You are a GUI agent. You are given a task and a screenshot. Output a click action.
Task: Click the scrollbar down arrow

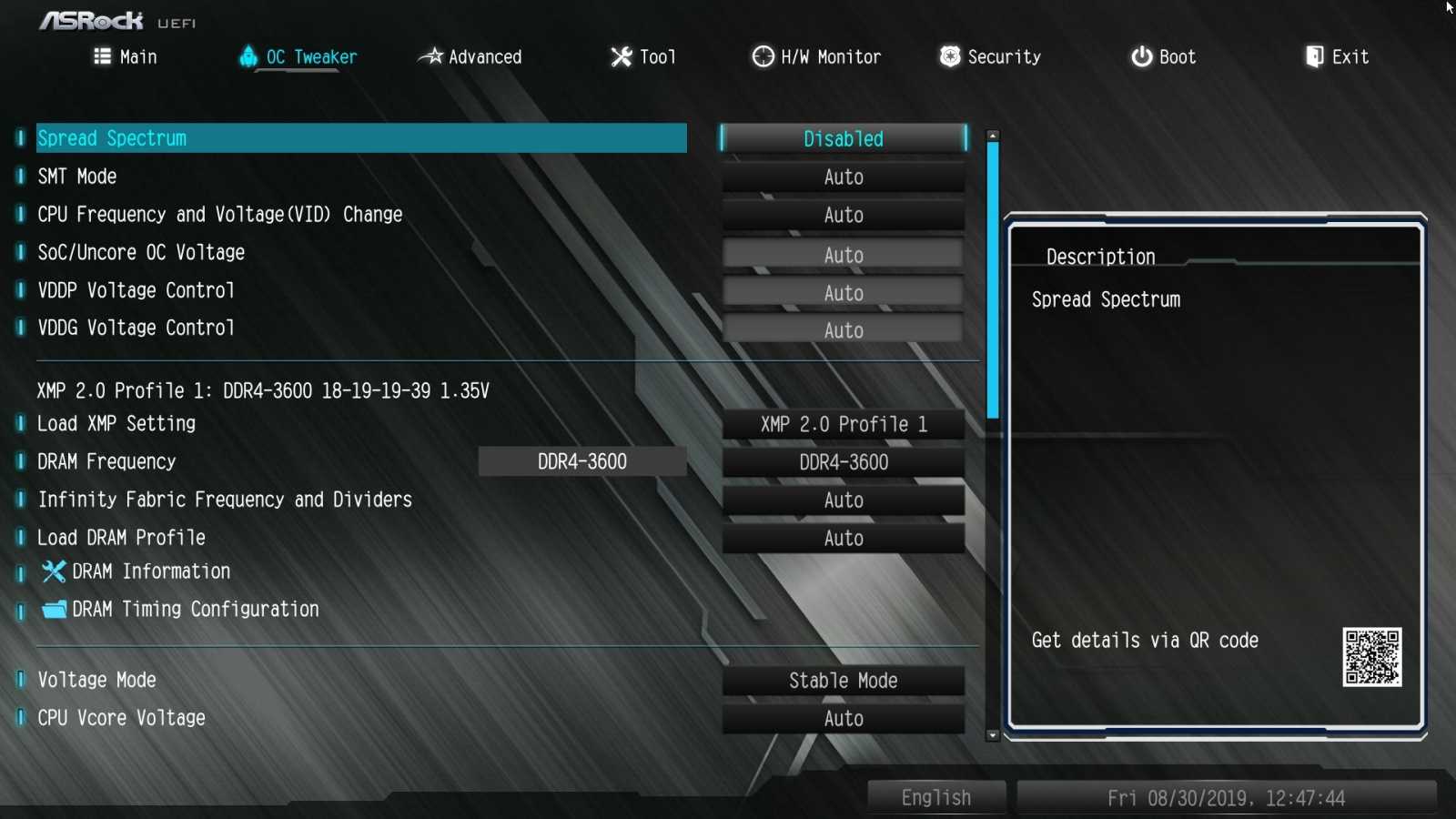[993, 735]
